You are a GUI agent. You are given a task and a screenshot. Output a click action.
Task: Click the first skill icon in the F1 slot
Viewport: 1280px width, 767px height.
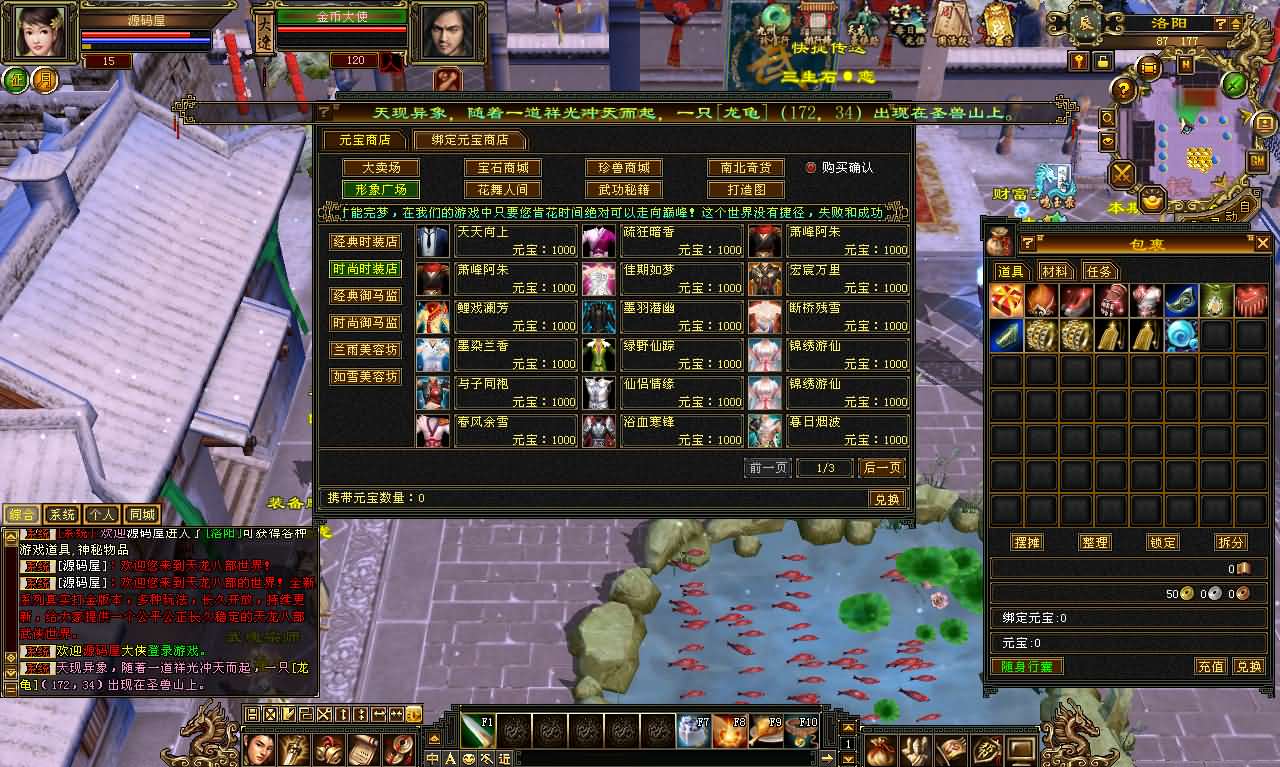coord(477,732)
